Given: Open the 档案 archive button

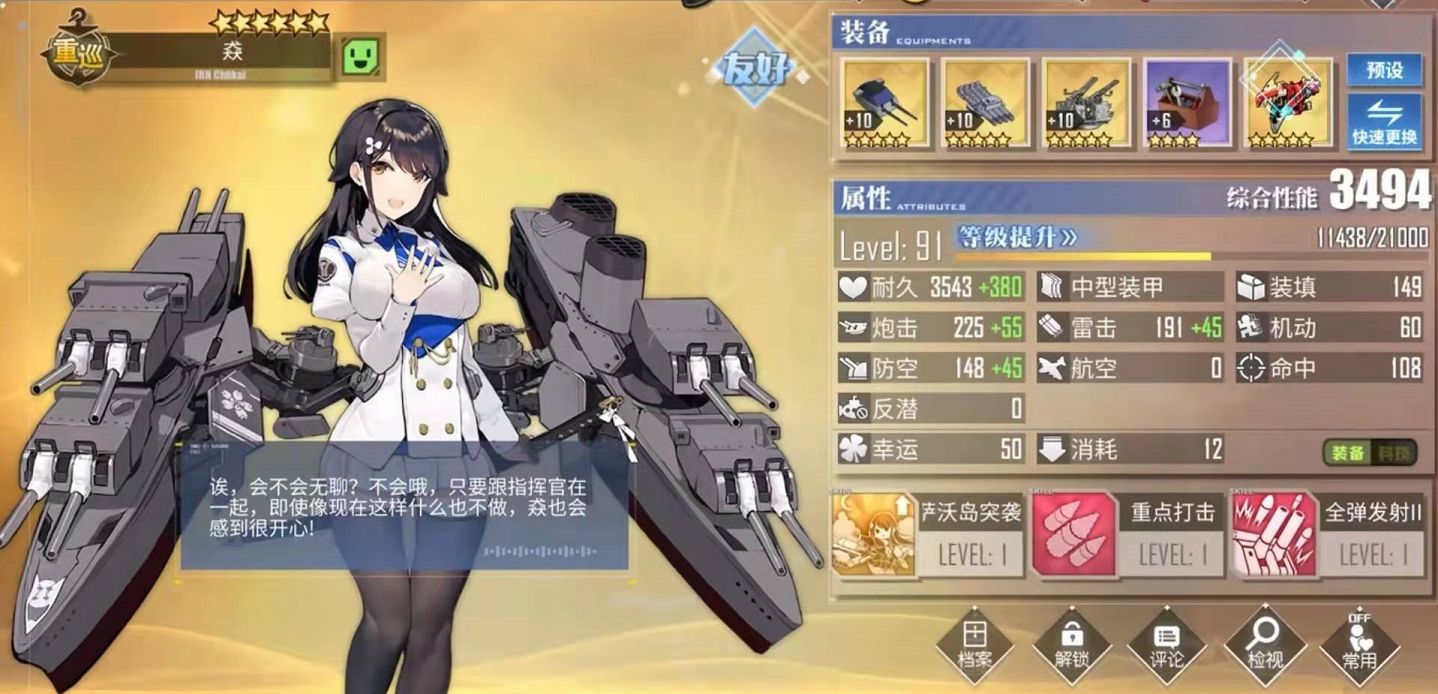Looking at the screenshot, I should [973, 642].
